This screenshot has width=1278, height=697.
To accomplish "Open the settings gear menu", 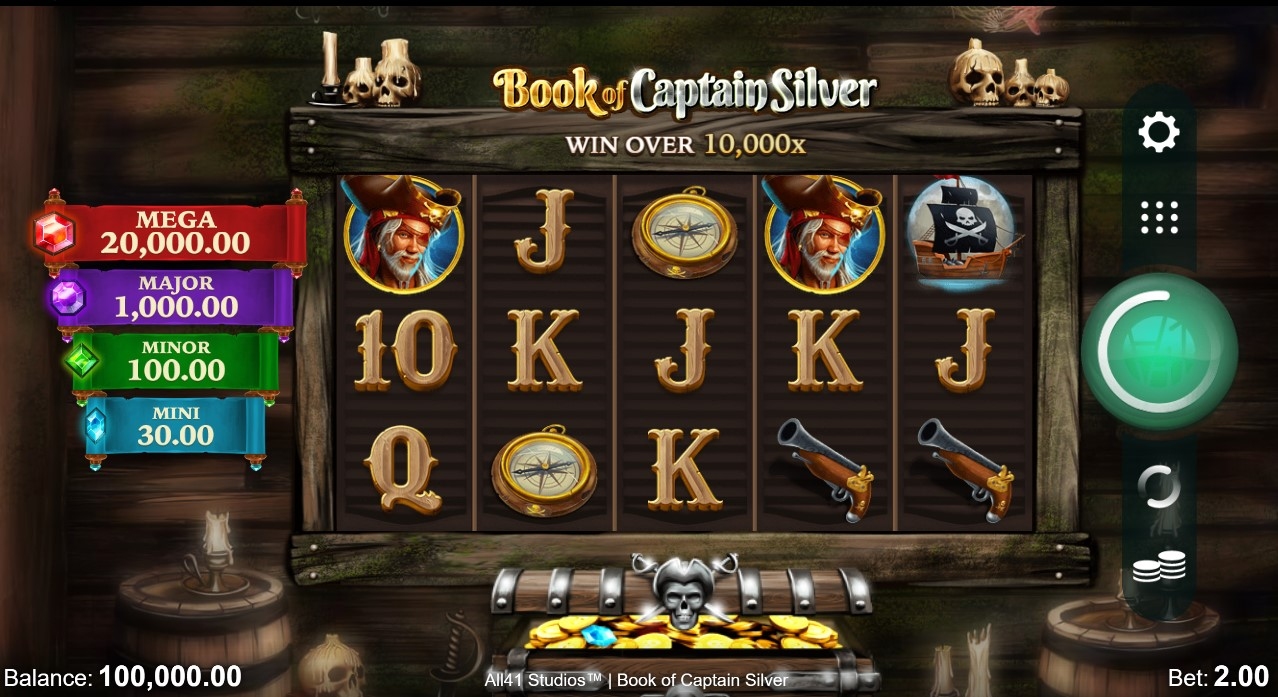I will [1159, 132].
